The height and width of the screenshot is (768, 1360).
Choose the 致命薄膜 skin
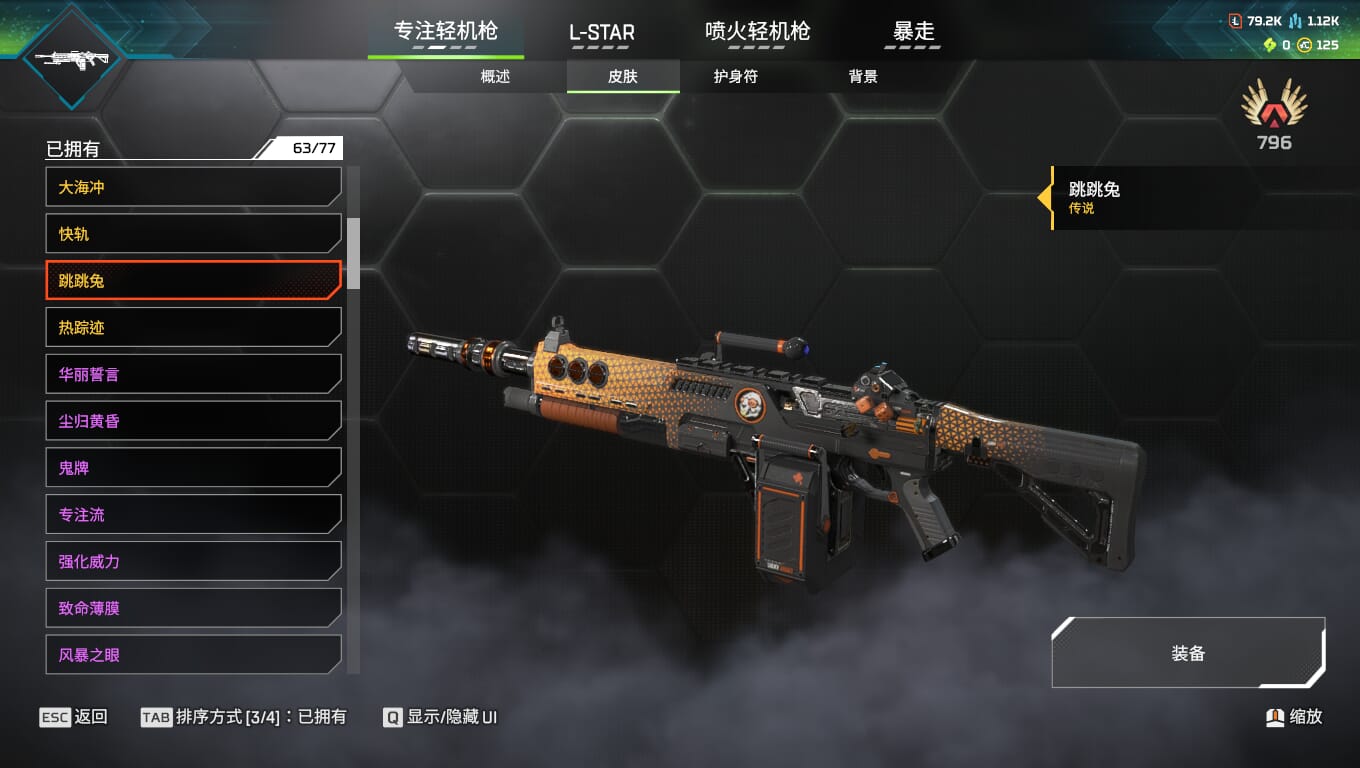pos(193,608)
